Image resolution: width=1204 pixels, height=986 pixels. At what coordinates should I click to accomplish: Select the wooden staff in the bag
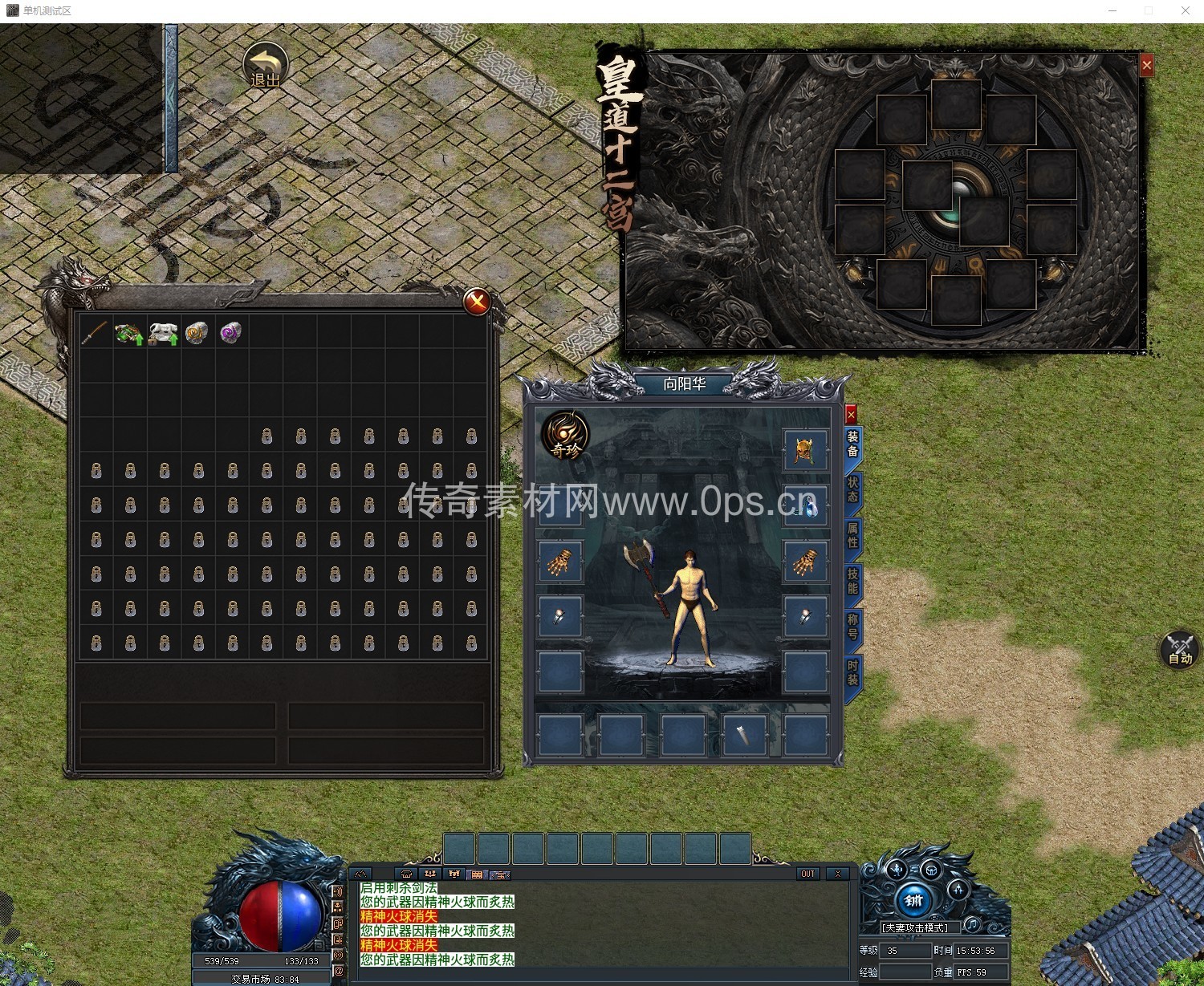pos(95,332)
